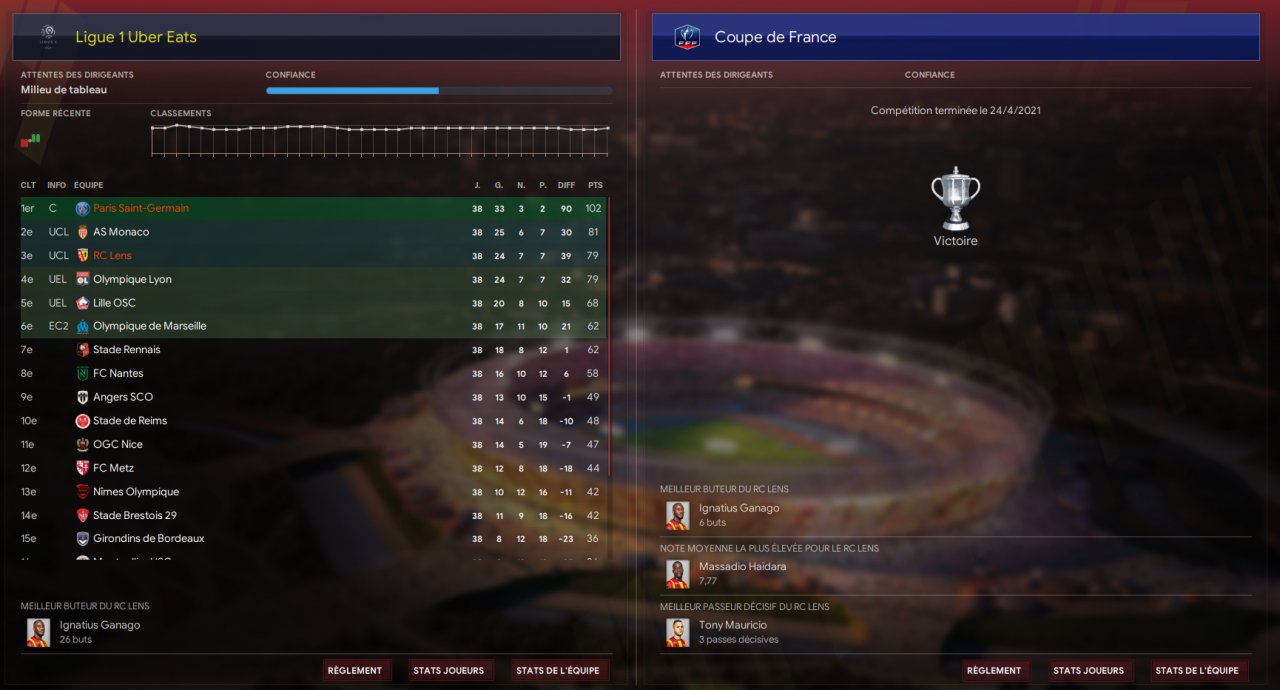
Task: Open Ligue 1 panel's Stats de l'Équipe
Action: click(x=557, y=670)
